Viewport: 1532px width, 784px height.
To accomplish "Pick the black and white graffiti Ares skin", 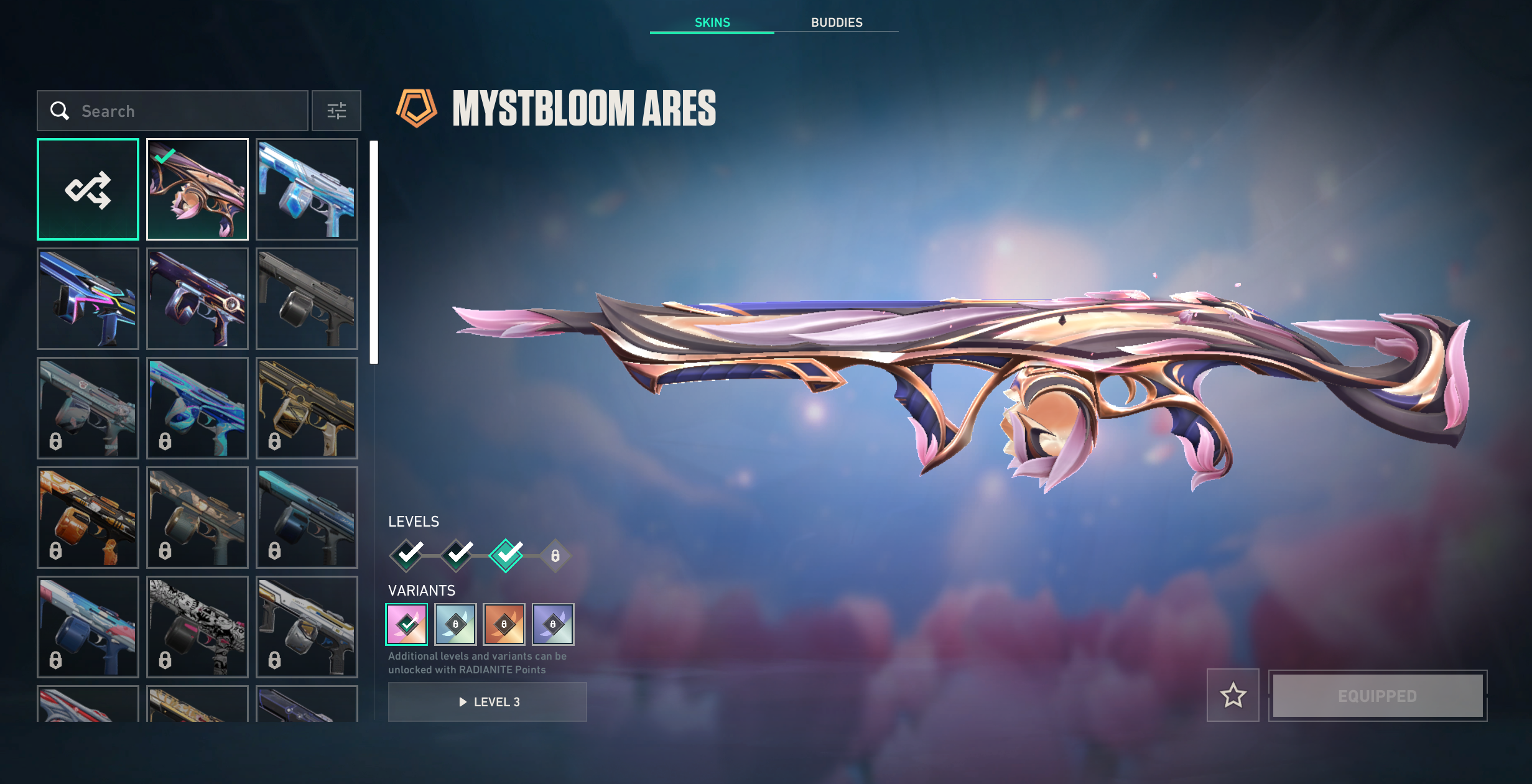I will 197,627.
